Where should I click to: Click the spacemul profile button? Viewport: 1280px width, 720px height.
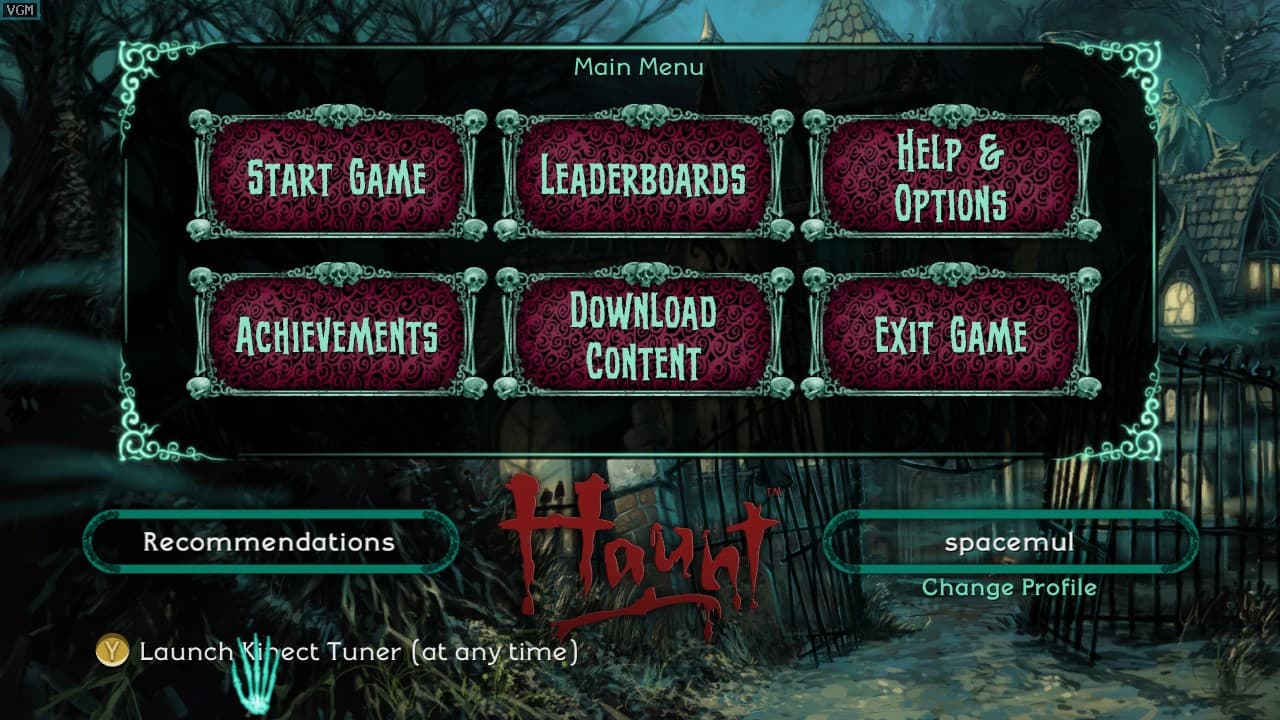coord(1009,542)
